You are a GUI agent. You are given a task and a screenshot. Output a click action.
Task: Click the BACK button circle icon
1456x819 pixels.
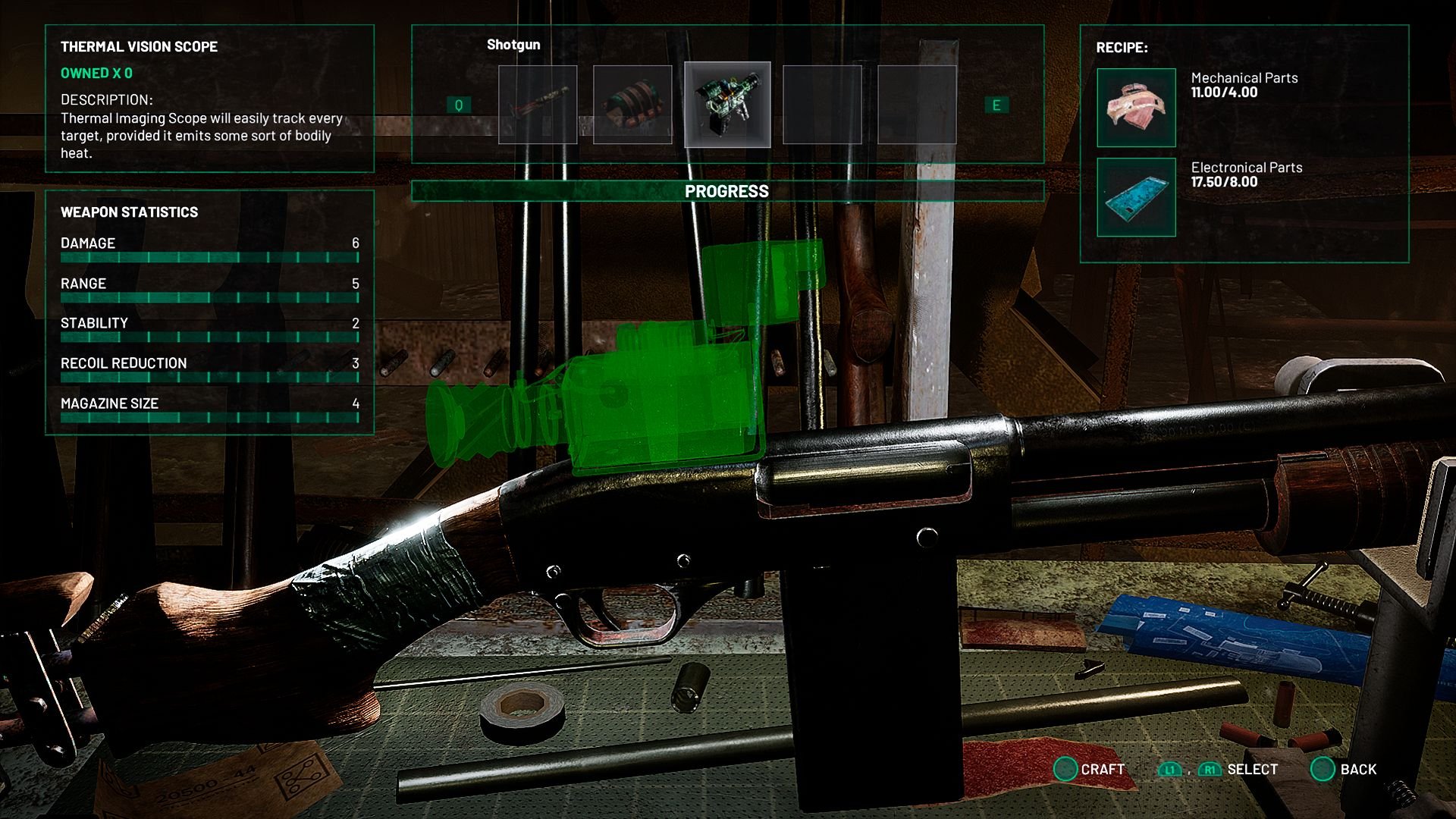tap(1324, 768)
